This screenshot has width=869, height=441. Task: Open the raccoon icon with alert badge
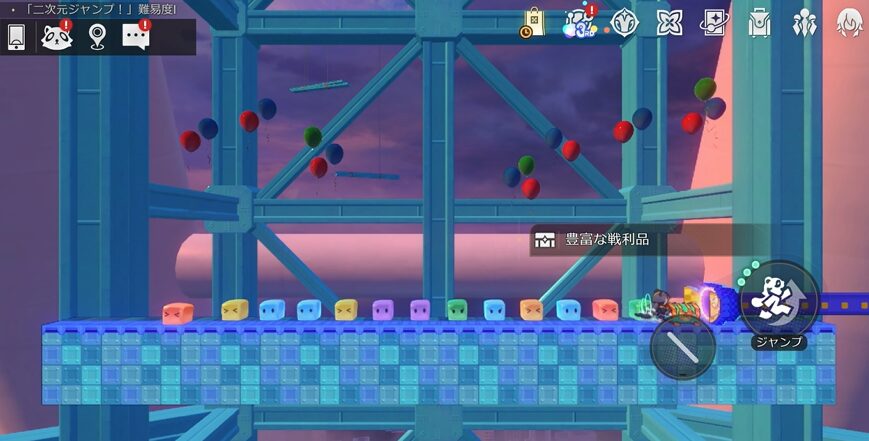[56, 37]
